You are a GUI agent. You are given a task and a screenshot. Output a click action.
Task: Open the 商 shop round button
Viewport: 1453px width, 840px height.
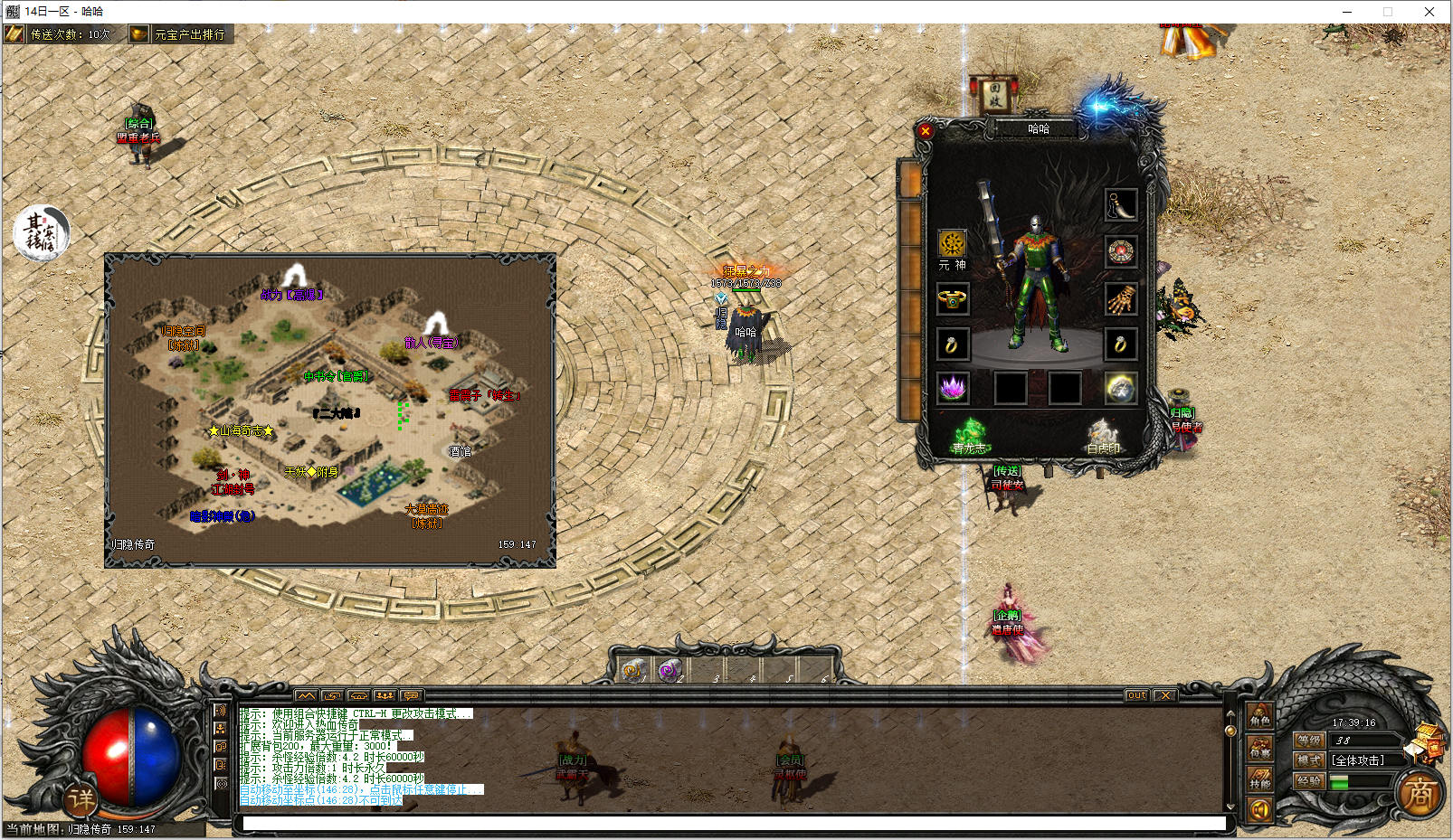pos(1419,794)
